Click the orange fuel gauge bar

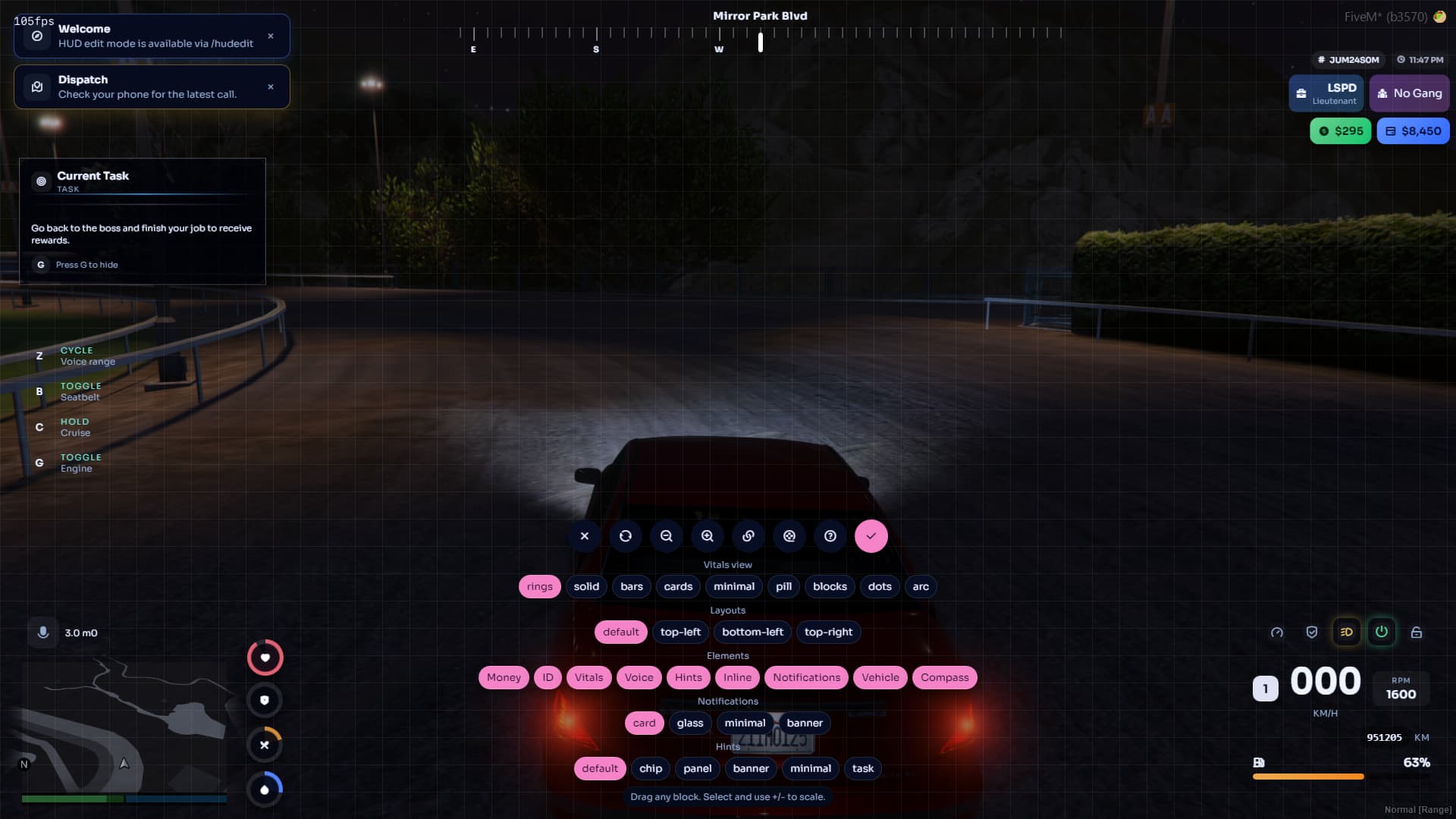point(1308,777)
